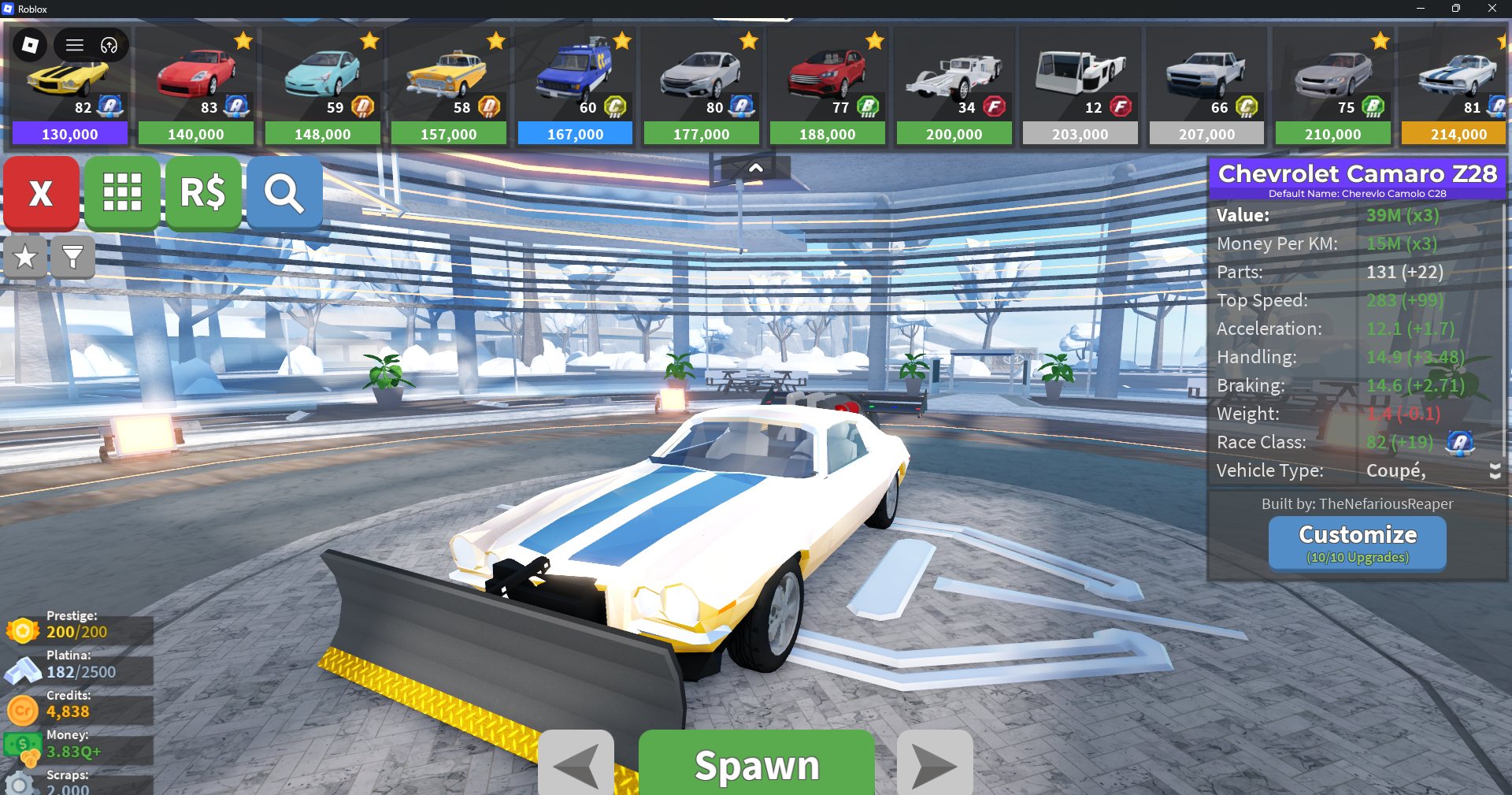
Task: Open the Roblox logo menu
Action: [x=30, y=45]
